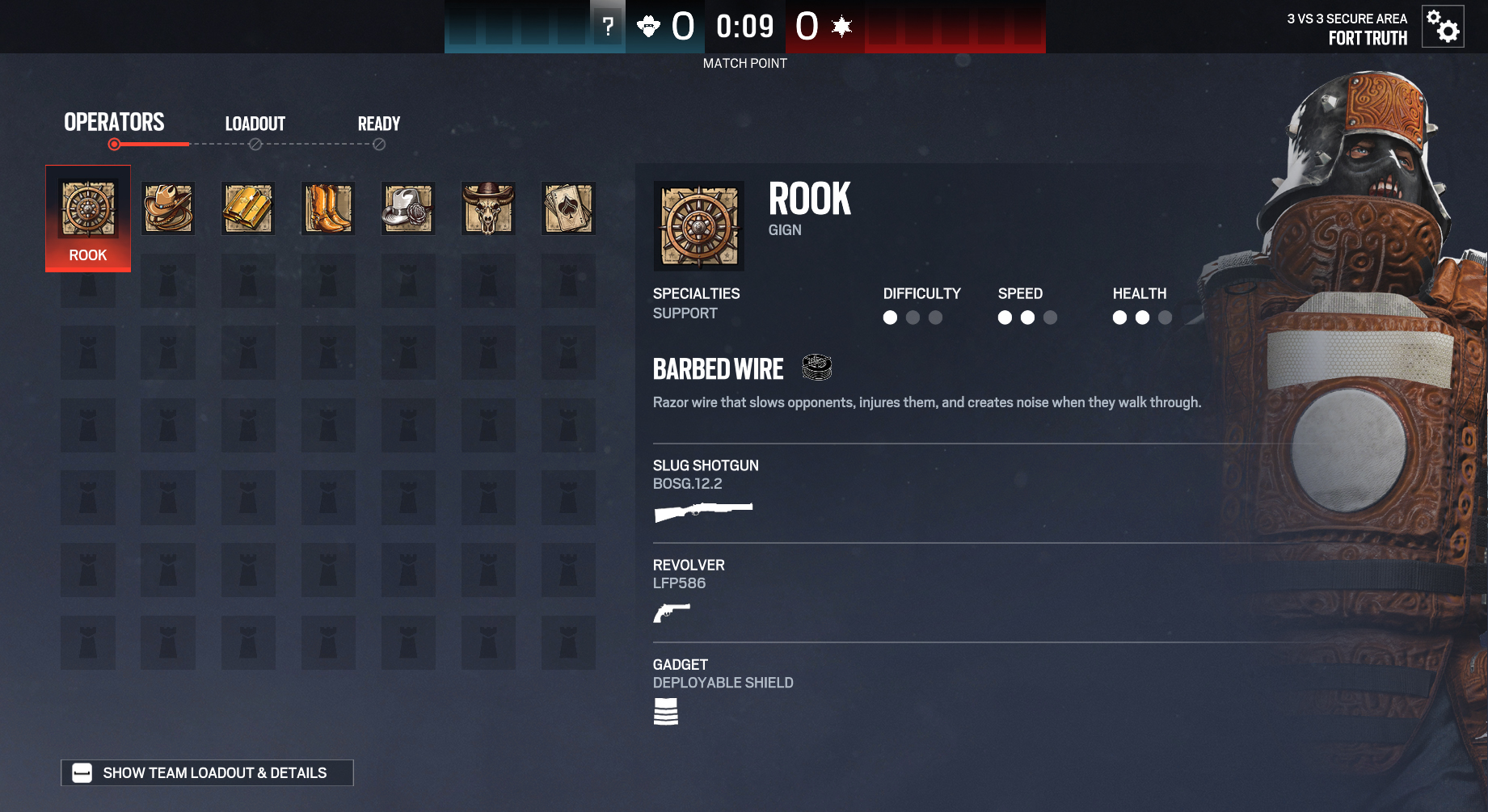Click the barbed wire ability icon

(817, 368)
